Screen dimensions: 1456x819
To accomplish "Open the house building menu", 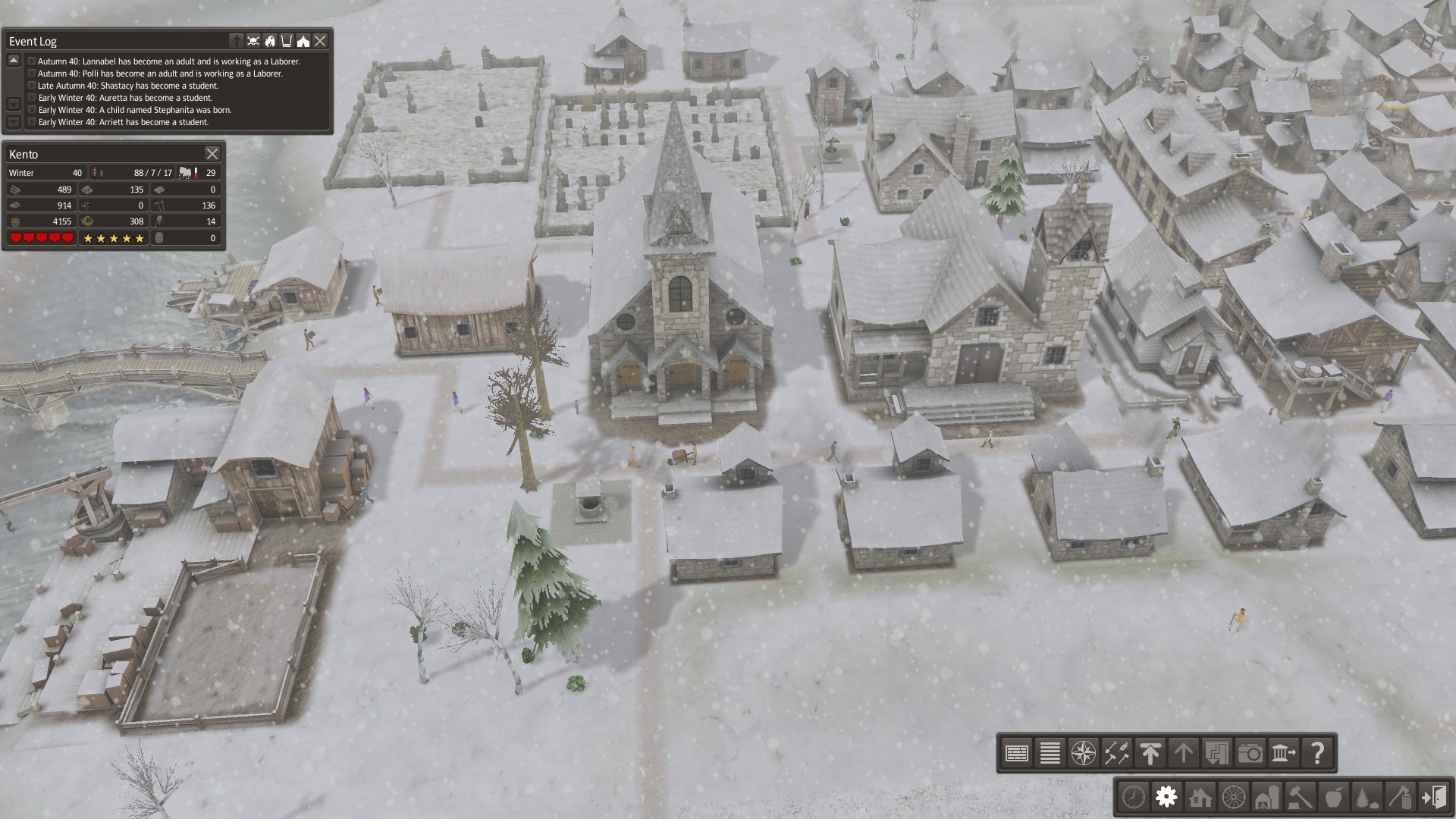I will click(1200, 797).
